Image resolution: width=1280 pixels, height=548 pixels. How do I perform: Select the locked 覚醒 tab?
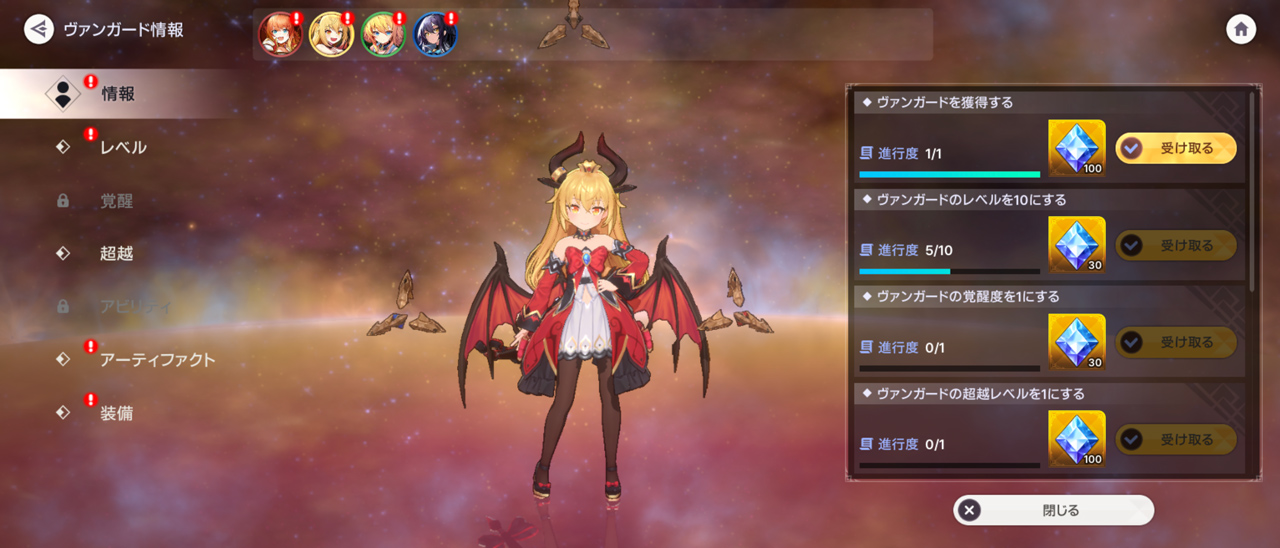coord(116,201)
